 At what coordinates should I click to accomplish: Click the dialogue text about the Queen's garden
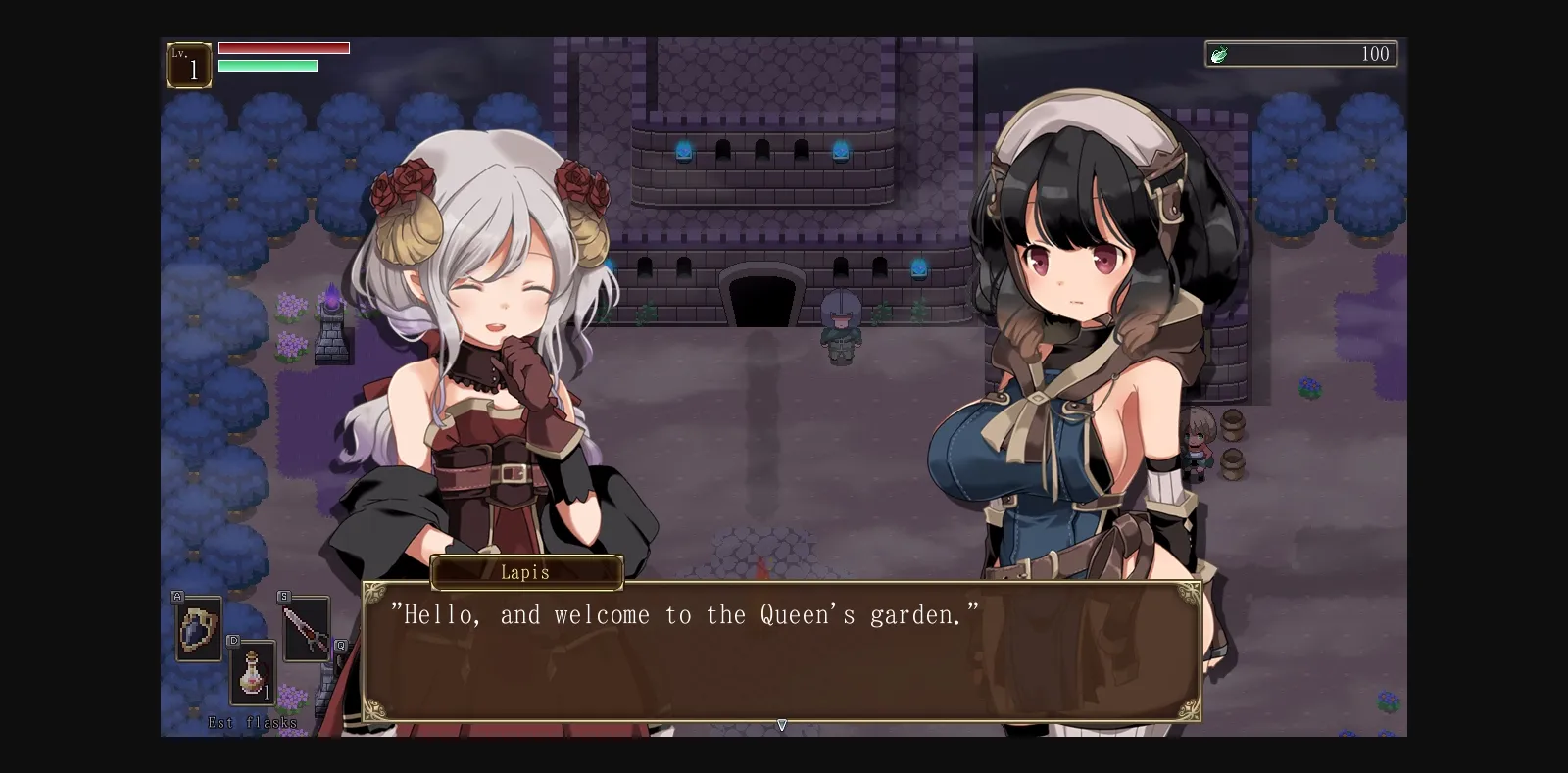tap(686, 615)
